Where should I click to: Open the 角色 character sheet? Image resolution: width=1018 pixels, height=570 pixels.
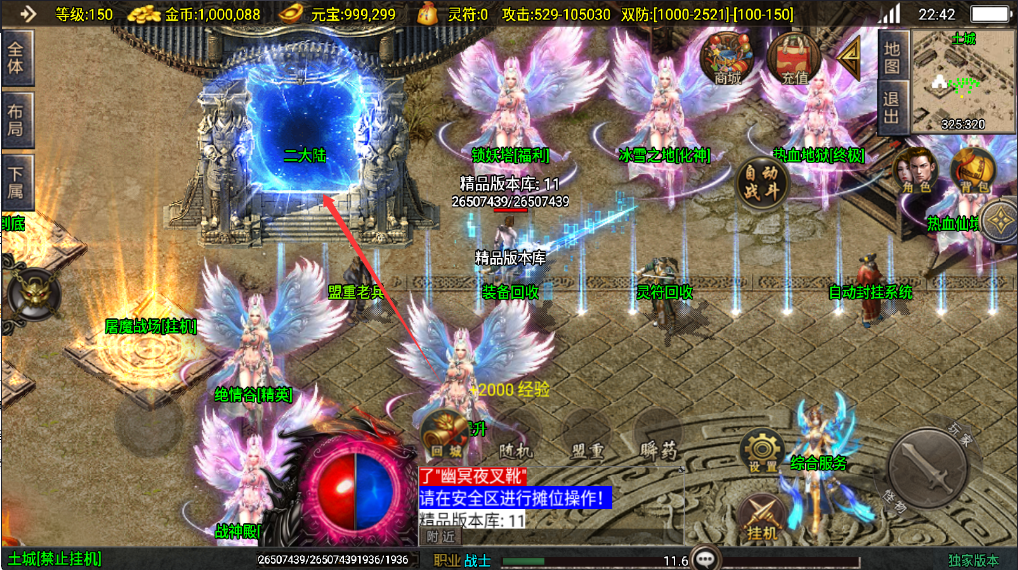[917, 170]
